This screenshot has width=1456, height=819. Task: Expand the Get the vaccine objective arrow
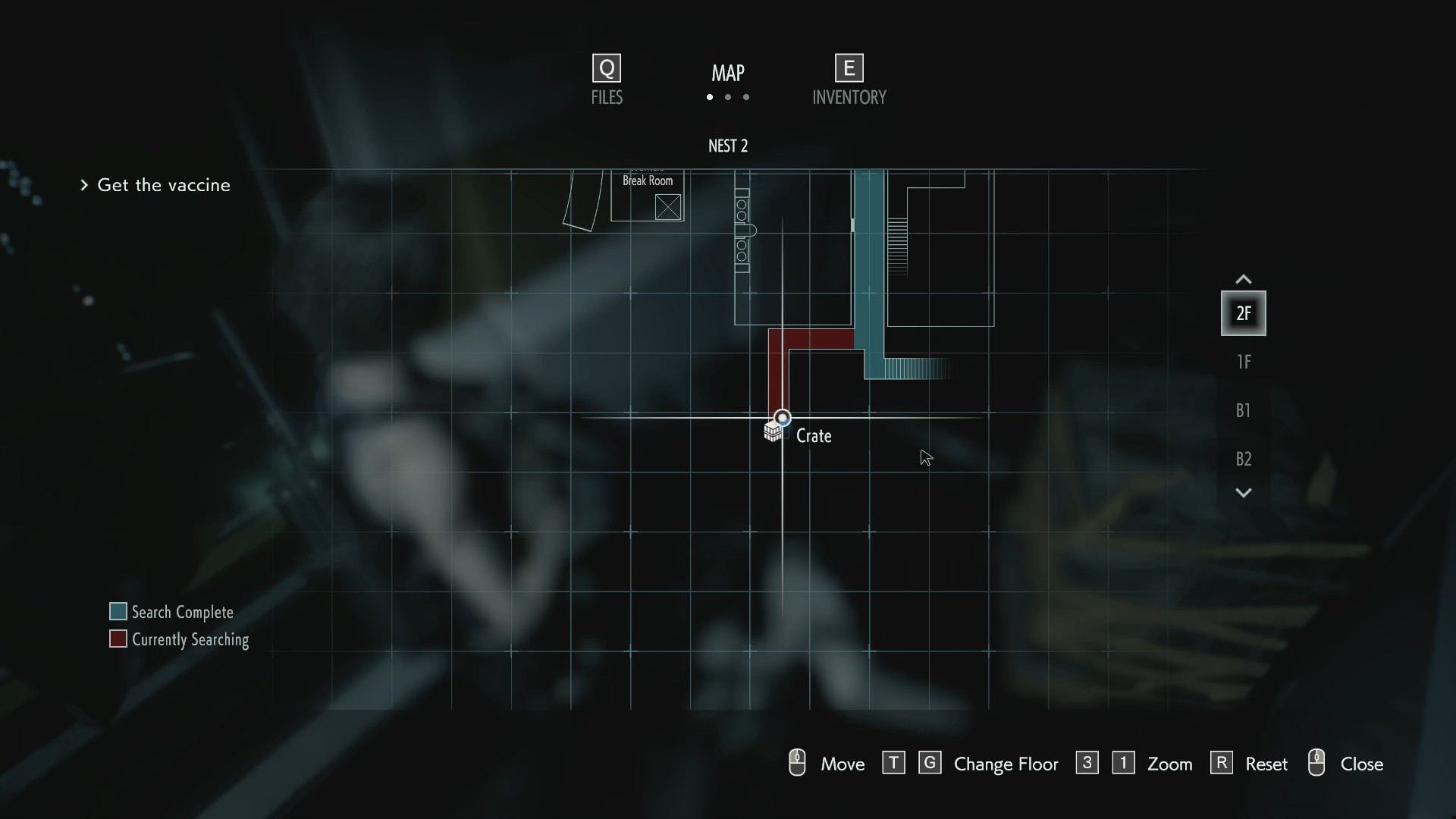pos(84,184)
